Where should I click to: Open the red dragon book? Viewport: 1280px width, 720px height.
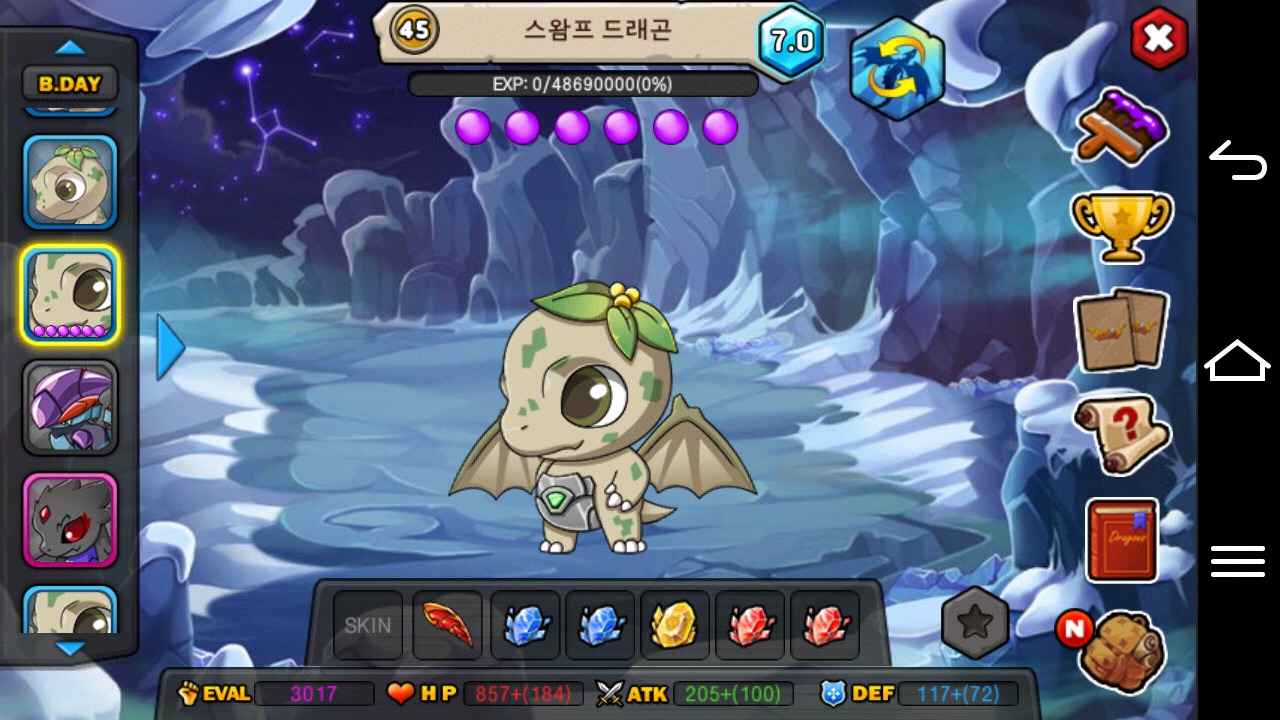[x=1121, y=540]
